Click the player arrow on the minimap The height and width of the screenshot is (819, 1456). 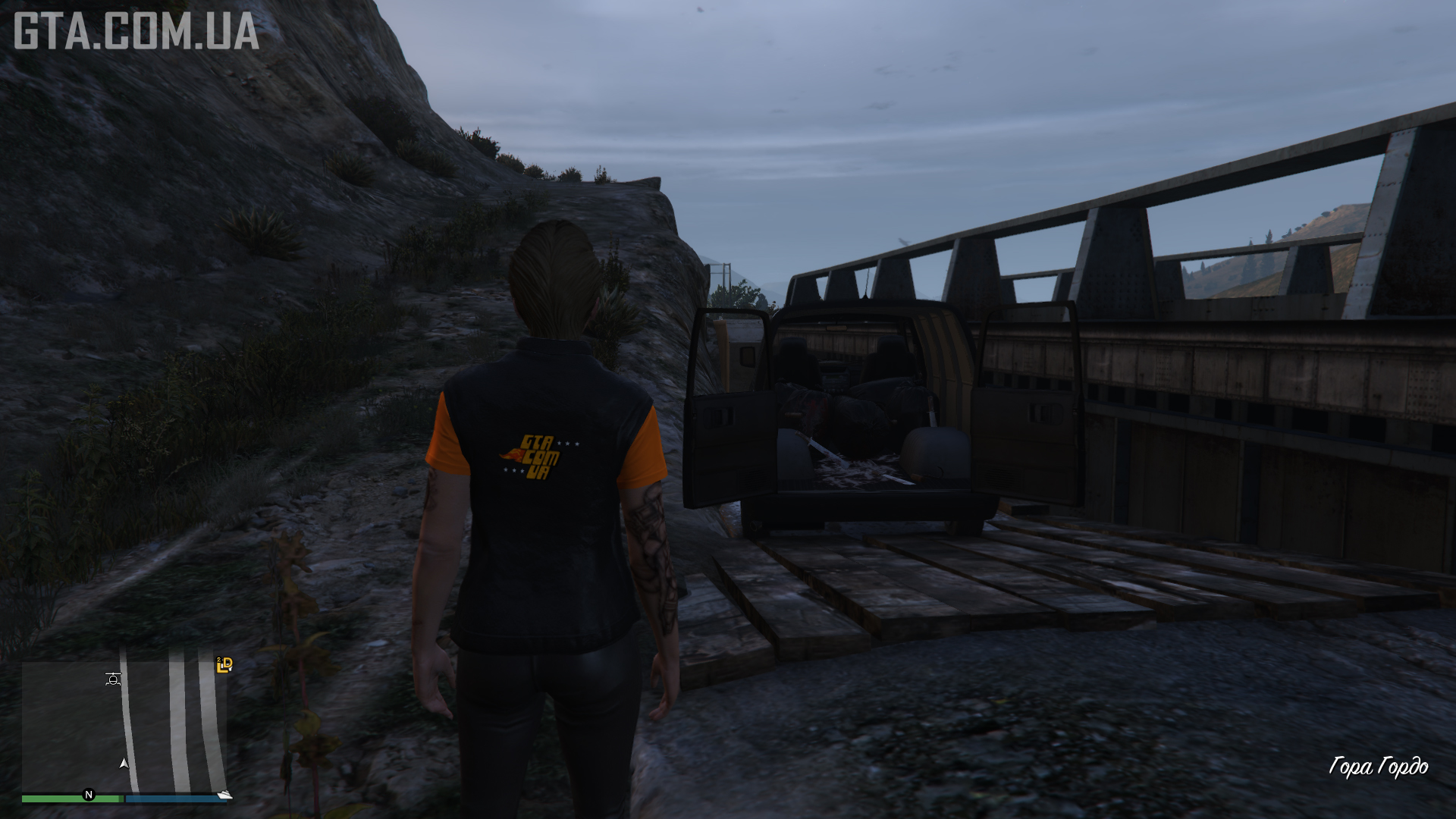coord(124,764)
